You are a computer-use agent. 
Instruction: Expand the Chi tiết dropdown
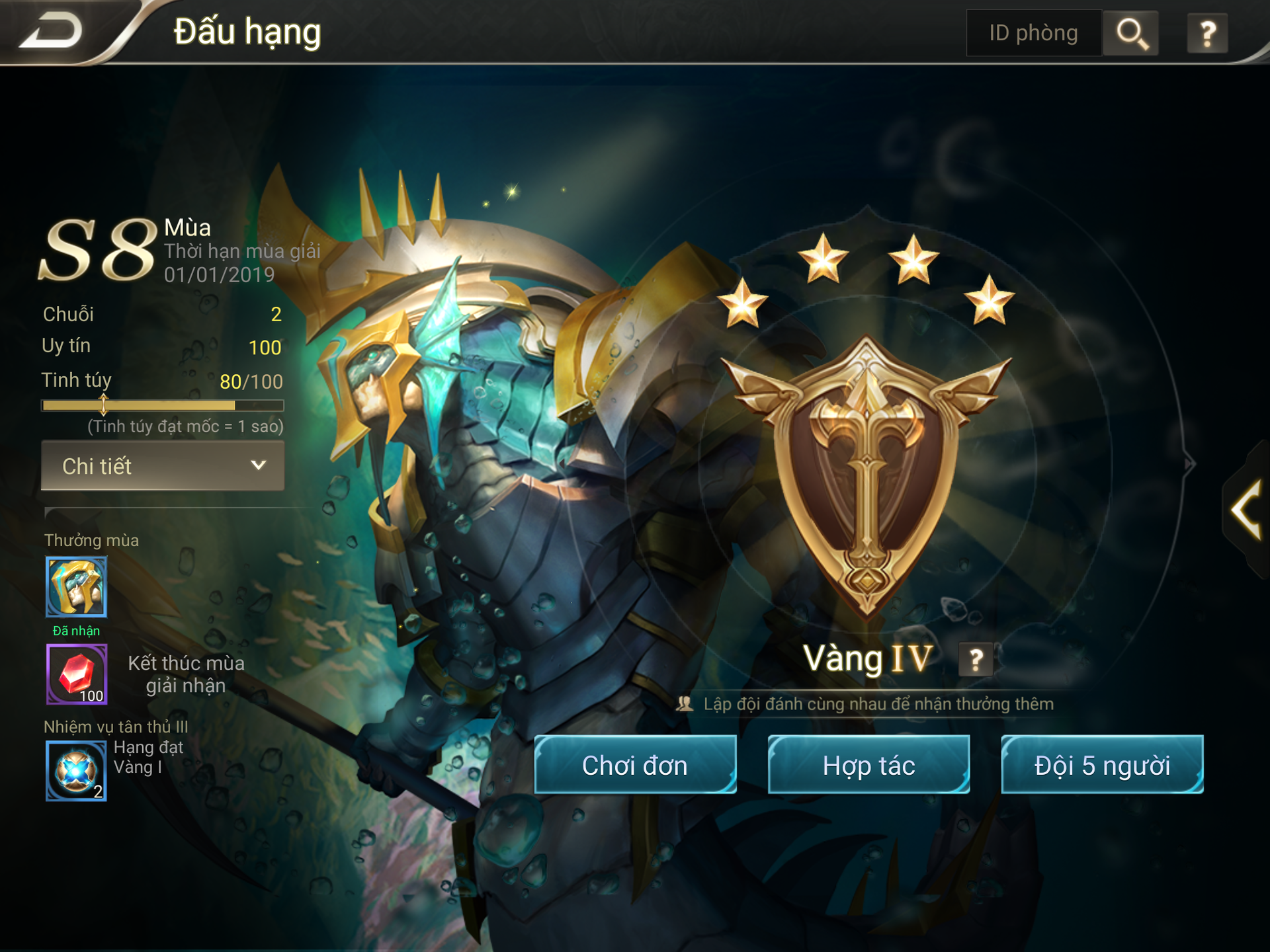(x=163, y=466)
